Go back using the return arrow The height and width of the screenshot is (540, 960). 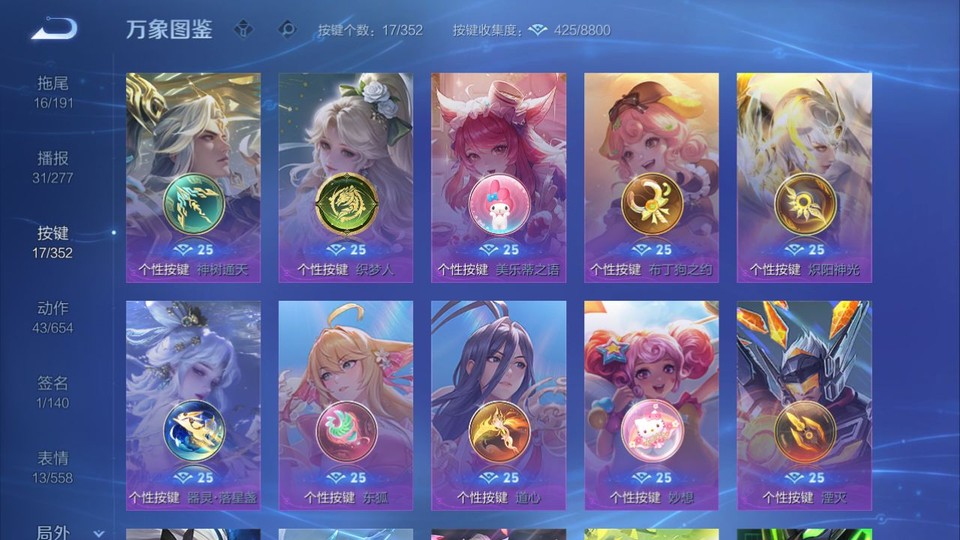pos(54,29)
